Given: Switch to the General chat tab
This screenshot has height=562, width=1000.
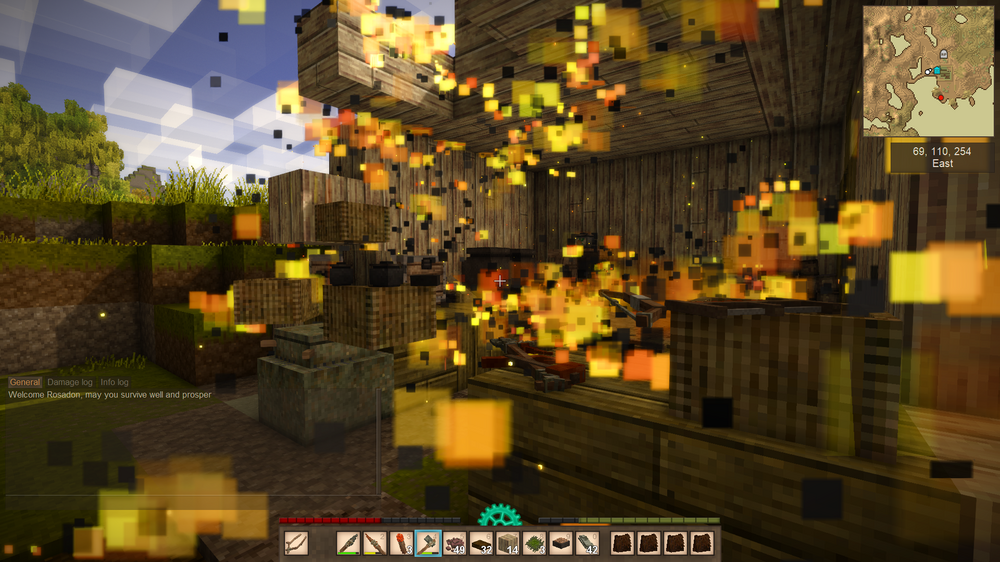Looking at the screenshot, I should (25, 382).
